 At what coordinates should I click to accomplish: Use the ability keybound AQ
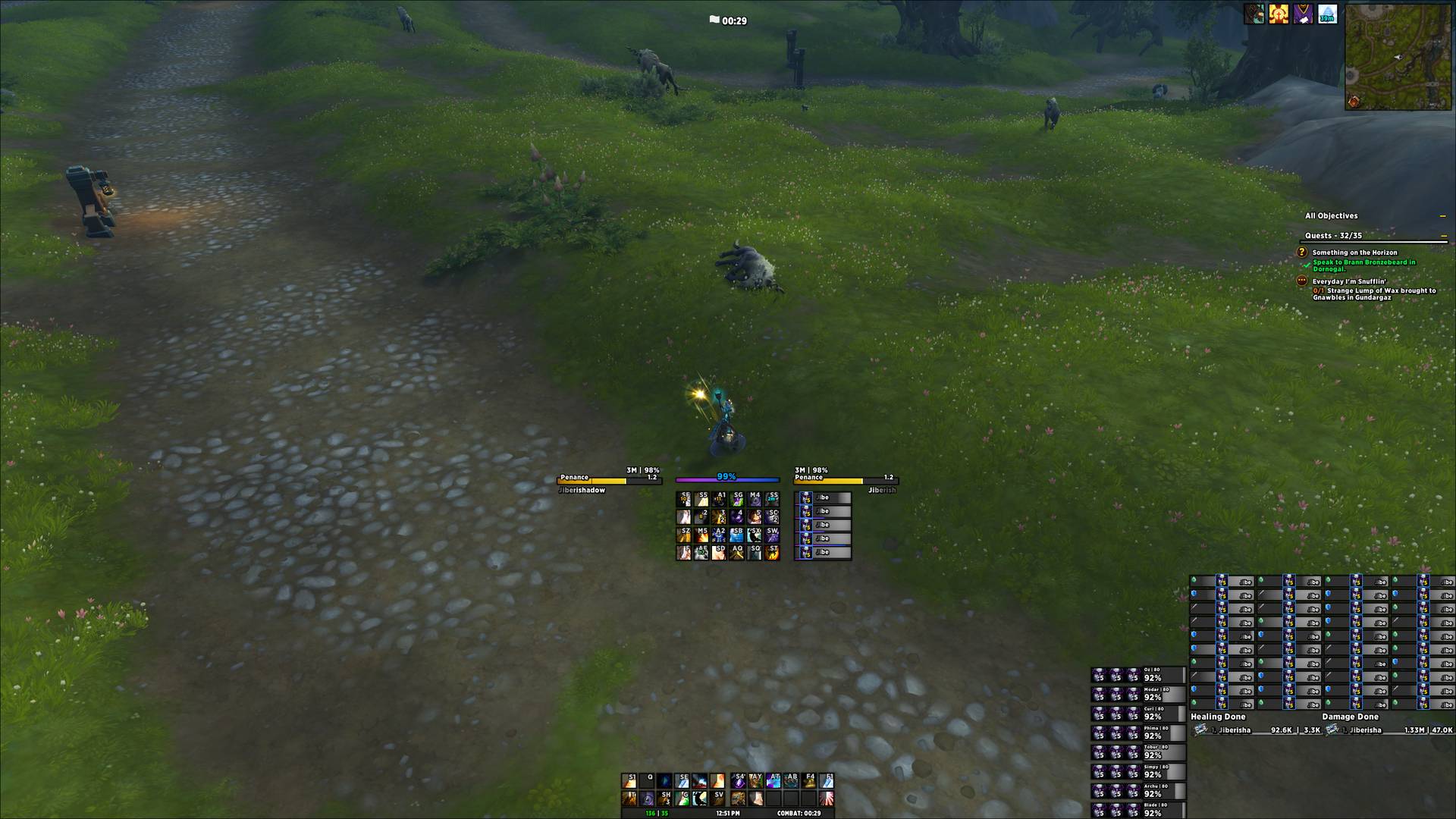click(x=737, y=553)
